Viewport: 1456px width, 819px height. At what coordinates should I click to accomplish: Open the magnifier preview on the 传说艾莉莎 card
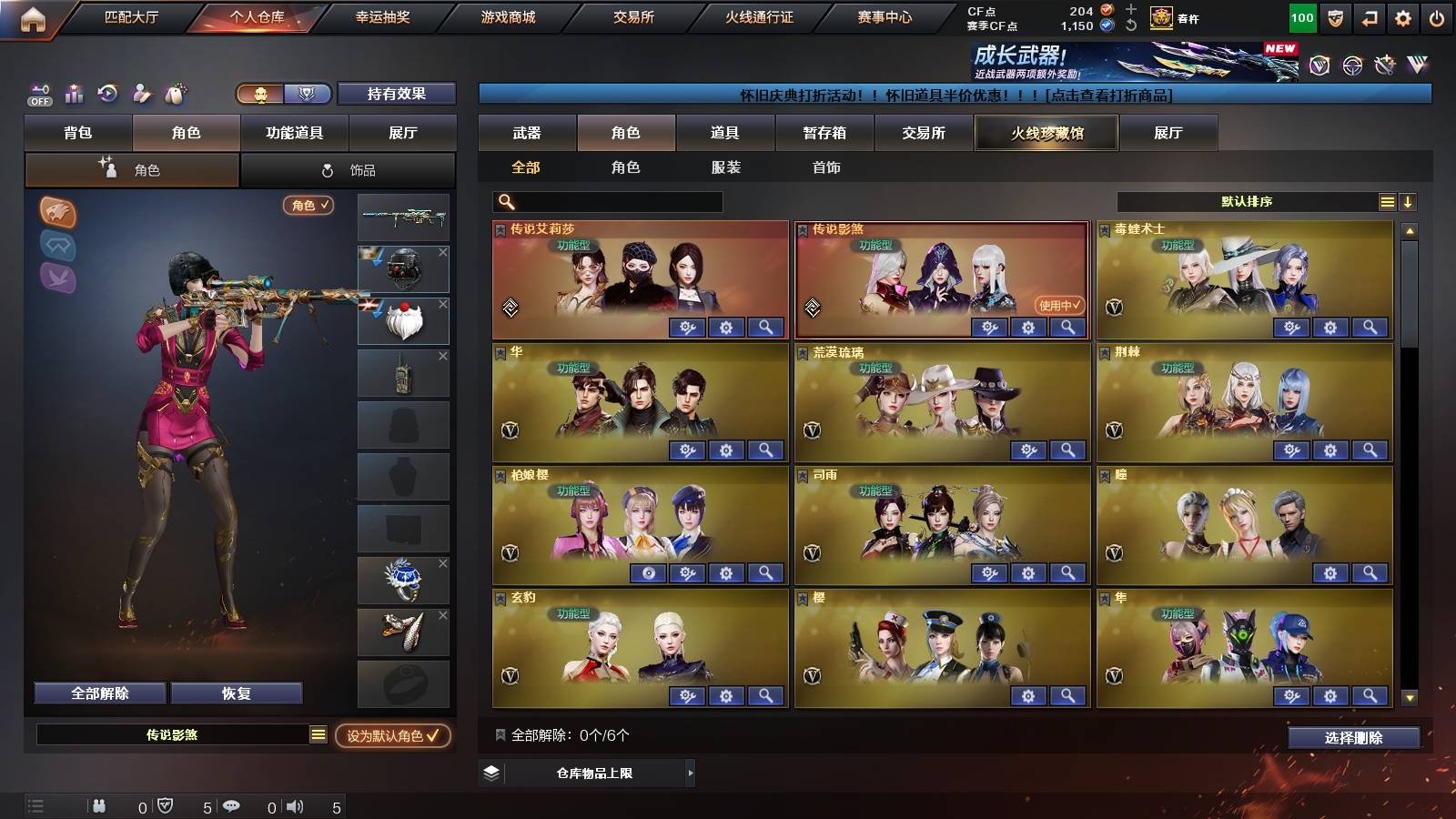tap(767, 328)
